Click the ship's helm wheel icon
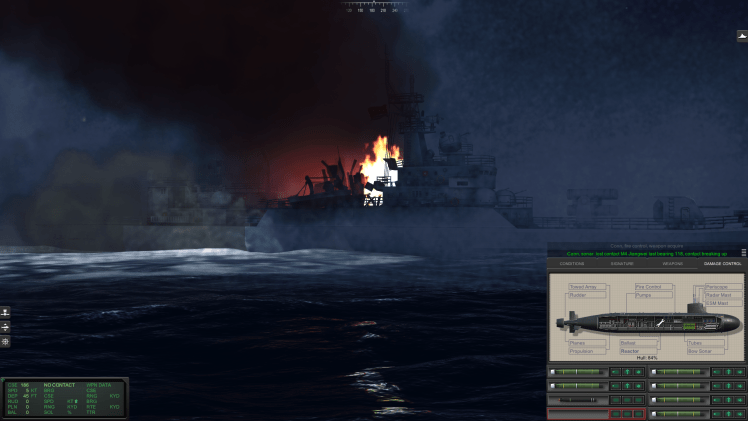 tap(5, 341)
